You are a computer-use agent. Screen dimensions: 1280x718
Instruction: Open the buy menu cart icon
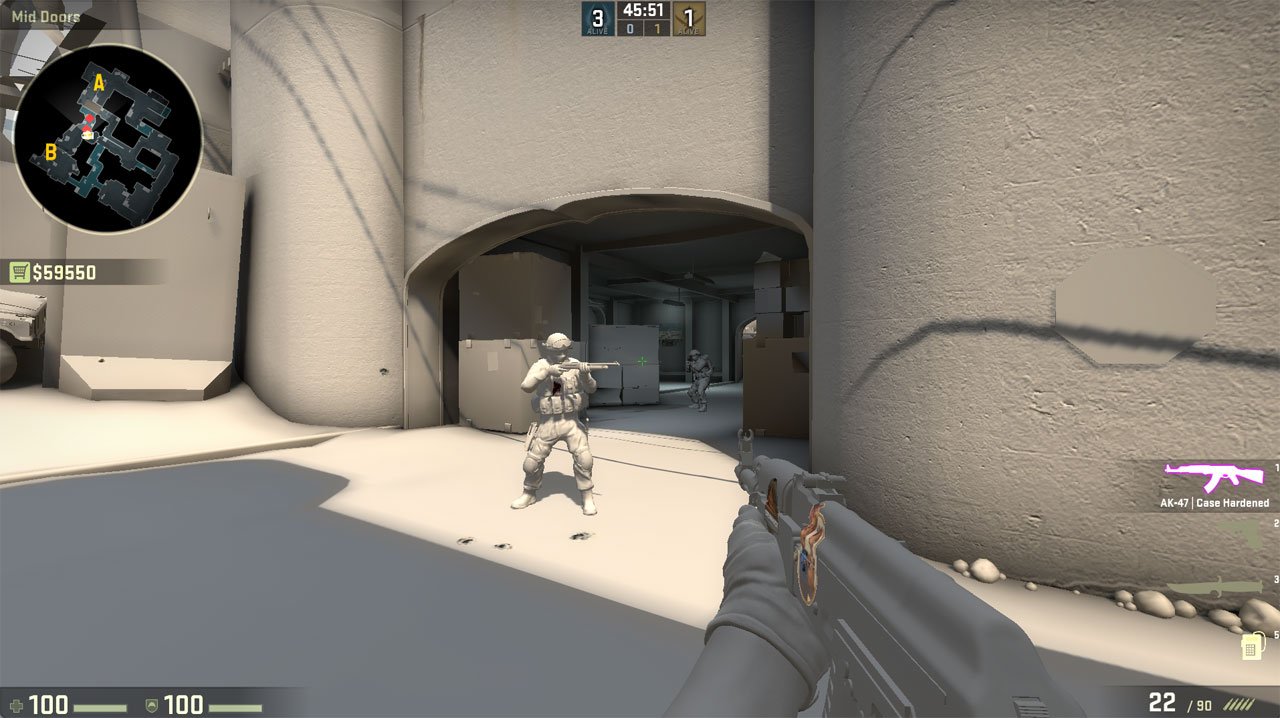(19, 272)
